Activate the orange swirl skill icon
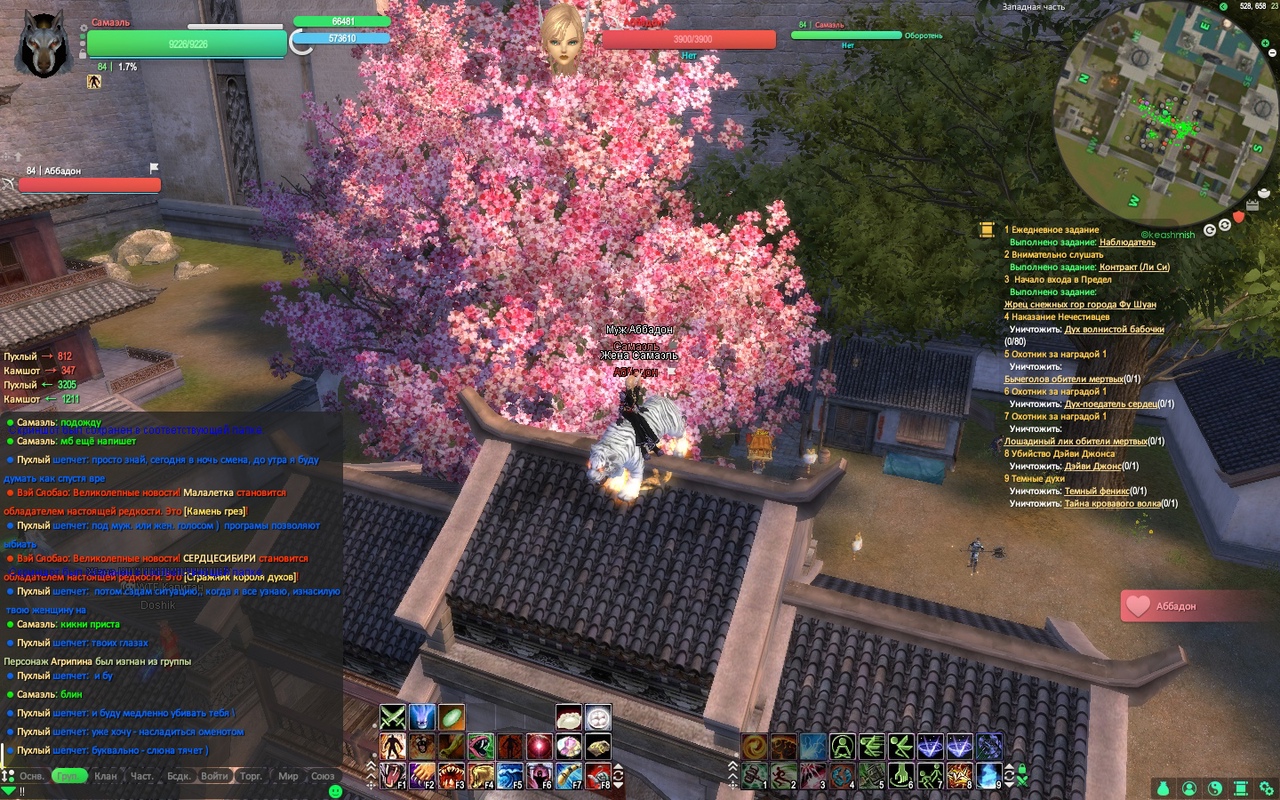Screen dimensions: 1280x800 point(754,746)
